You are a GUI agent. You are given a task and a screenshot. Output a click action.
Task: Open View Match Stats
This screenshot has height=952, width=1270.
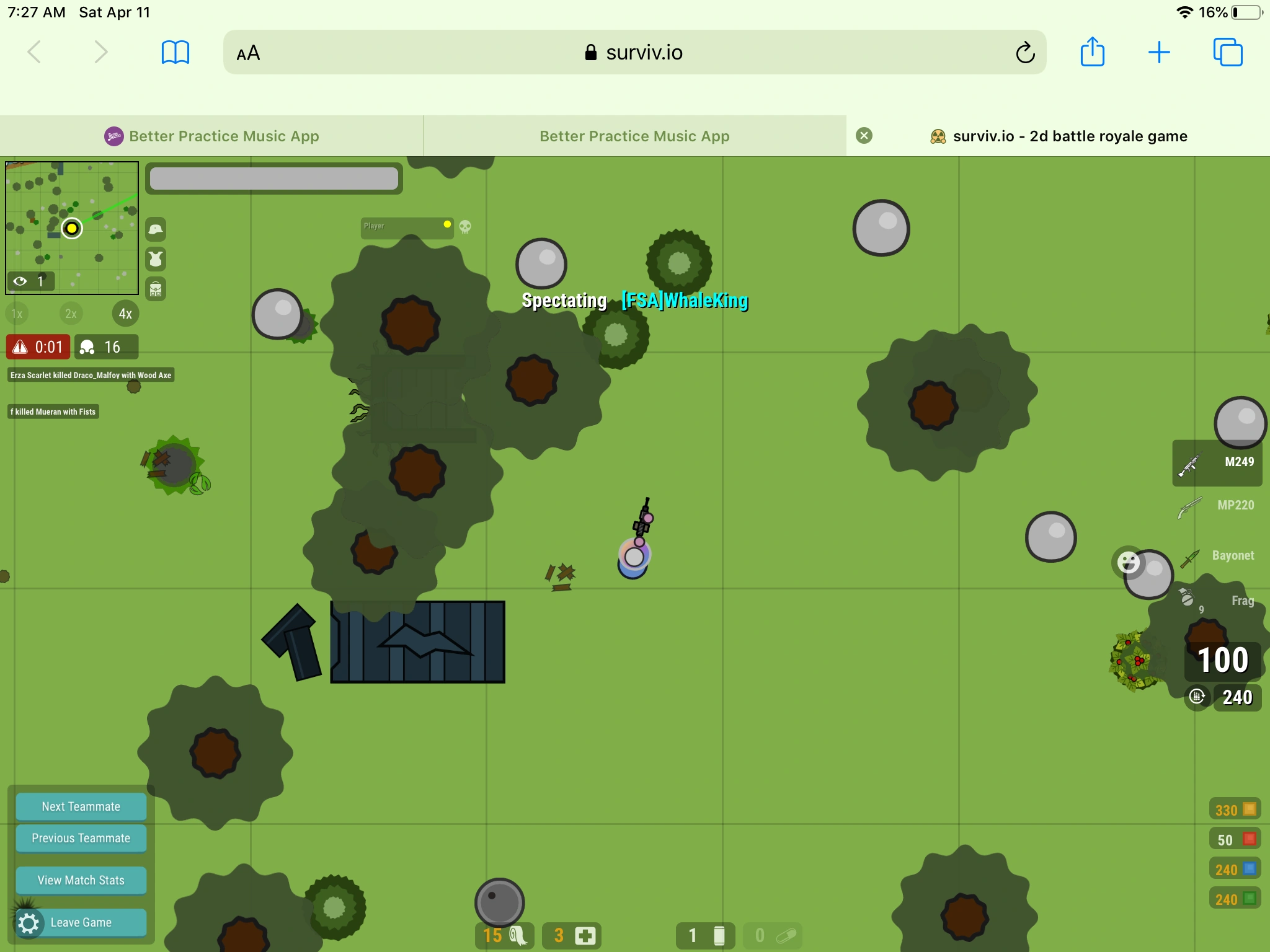pos(81,879)
